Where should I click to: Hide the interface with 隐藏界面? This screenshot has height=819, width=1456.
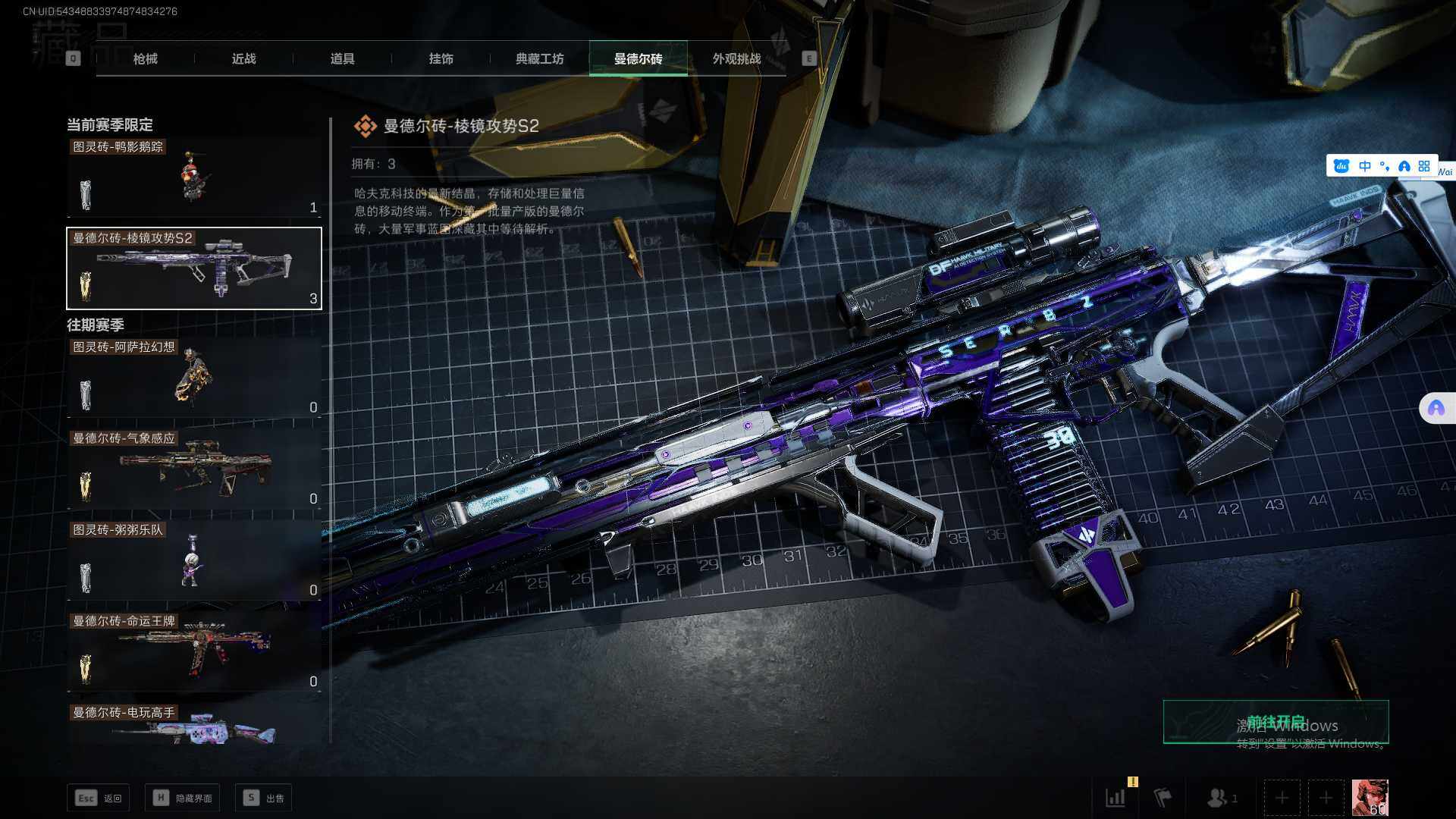pyautogui.click(x=183, y=798)
